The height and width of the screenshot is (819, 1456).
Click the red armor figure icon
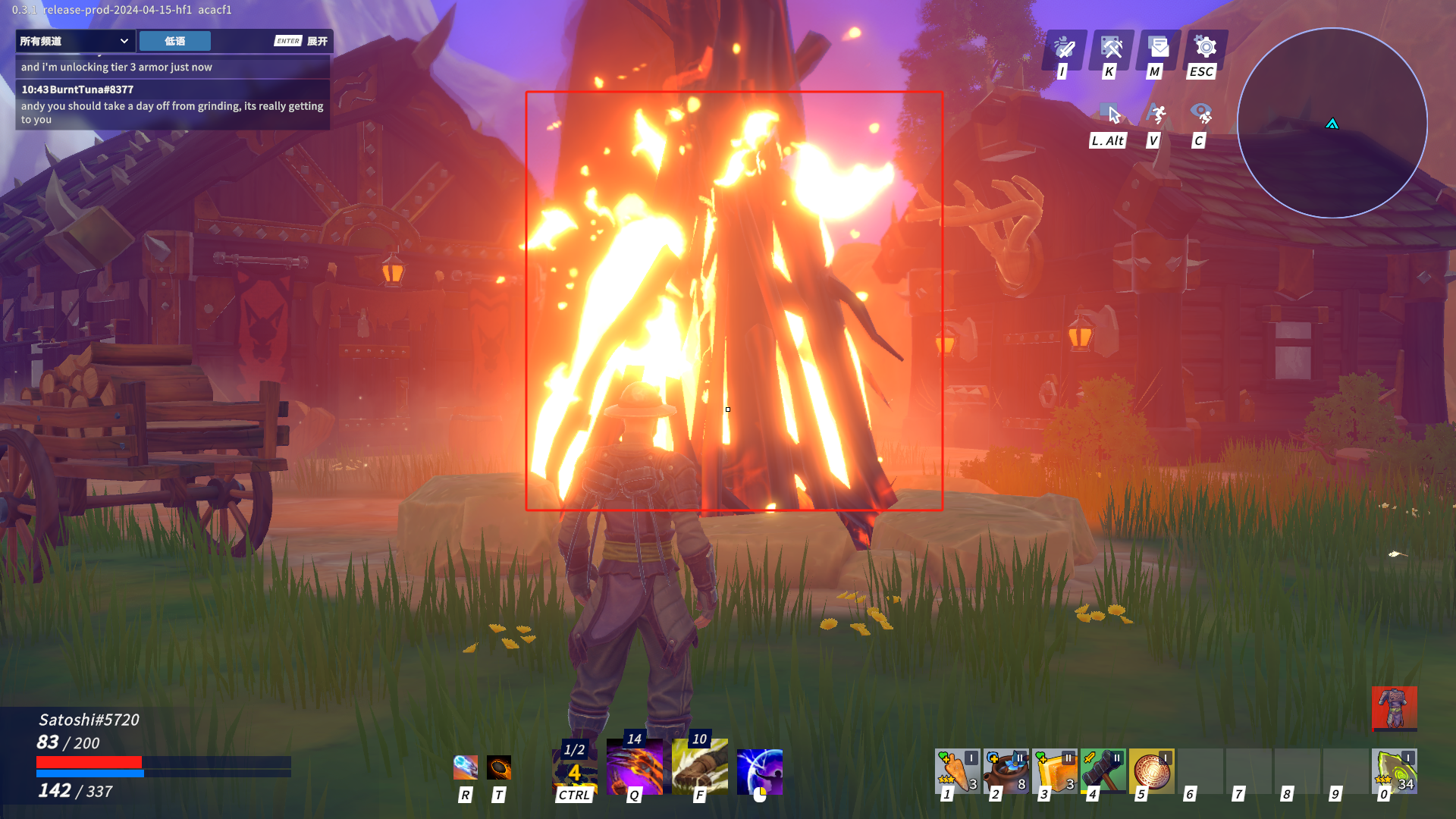tap(1394, 708)
